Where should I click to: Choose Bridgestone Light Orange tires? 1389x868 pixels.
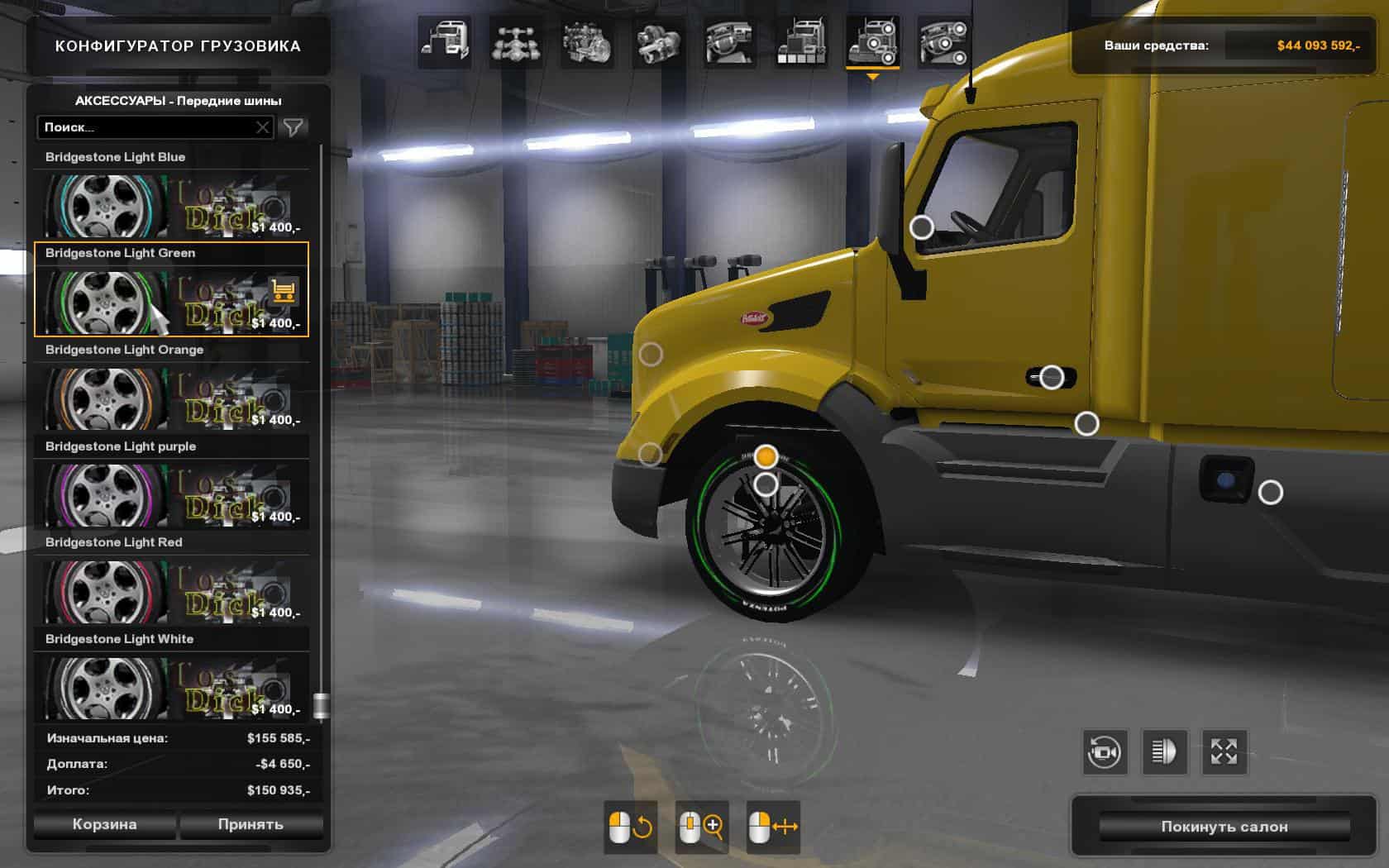171,398
